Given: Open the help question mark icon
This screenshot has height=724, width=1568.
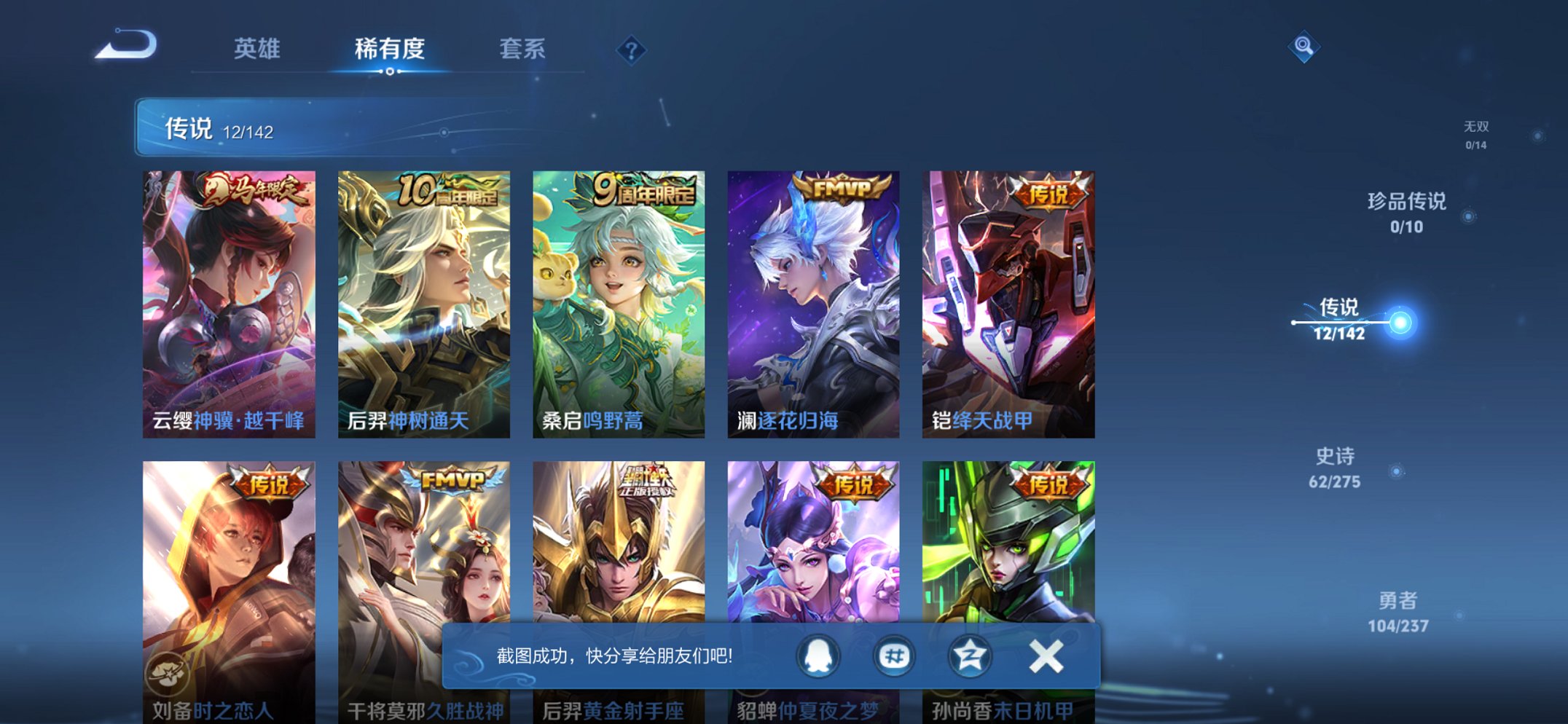Looking at the screenshot, I should pos(631,50).
